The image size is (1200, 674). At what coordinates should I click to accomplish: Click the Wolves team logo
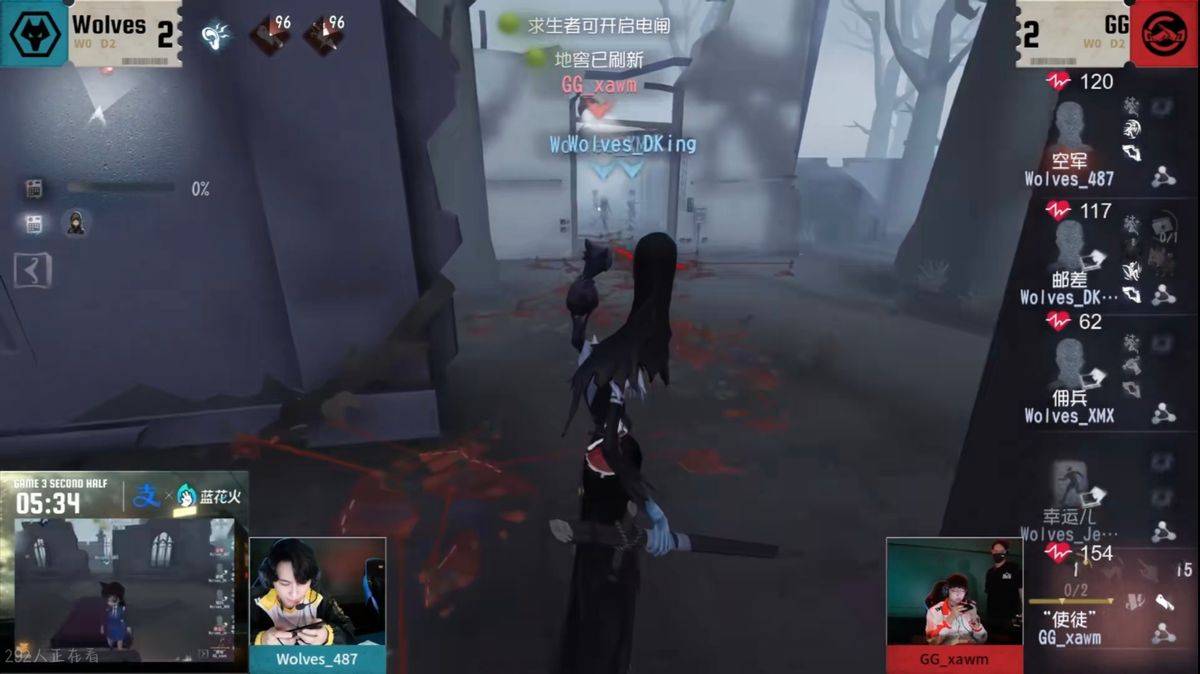[34, 33]
